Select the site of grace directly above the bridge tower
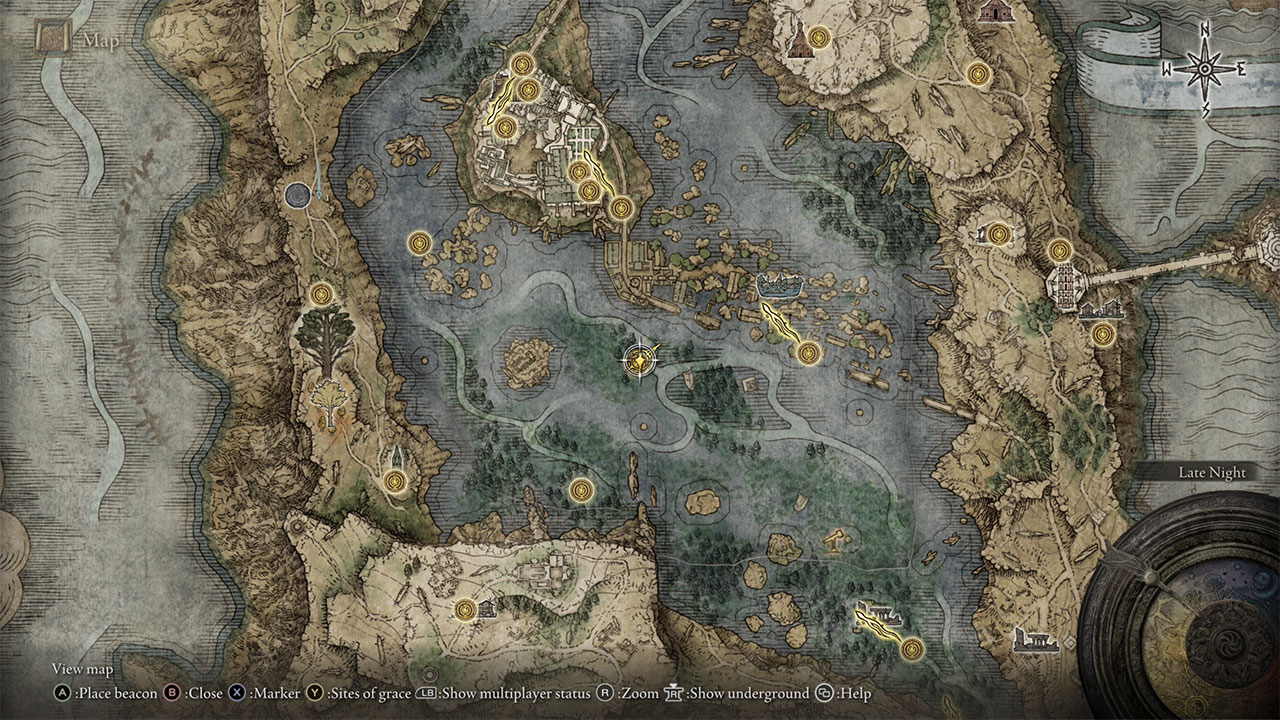 pyautogui.click(x=1059, y=249)
